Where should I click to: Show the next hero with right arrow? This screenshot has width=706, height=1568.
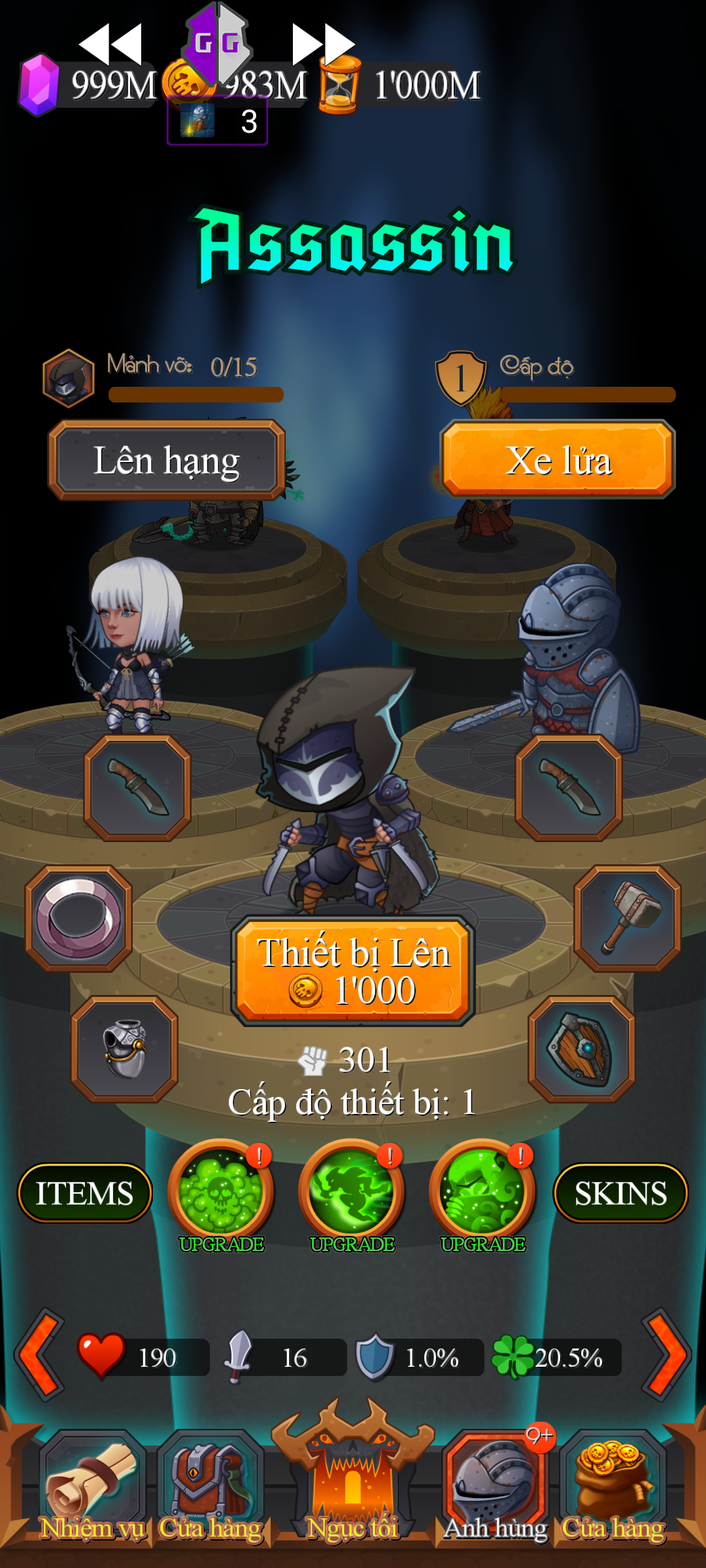coord(666,1355)
